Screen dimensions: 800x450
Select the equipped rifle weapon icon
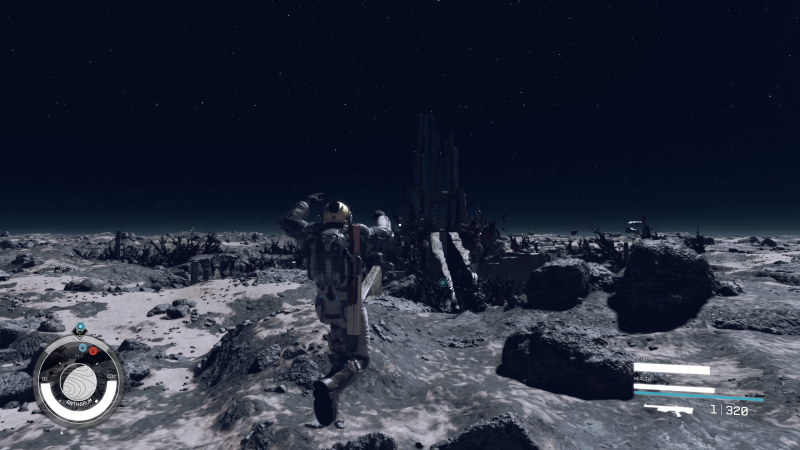point(668,409)
